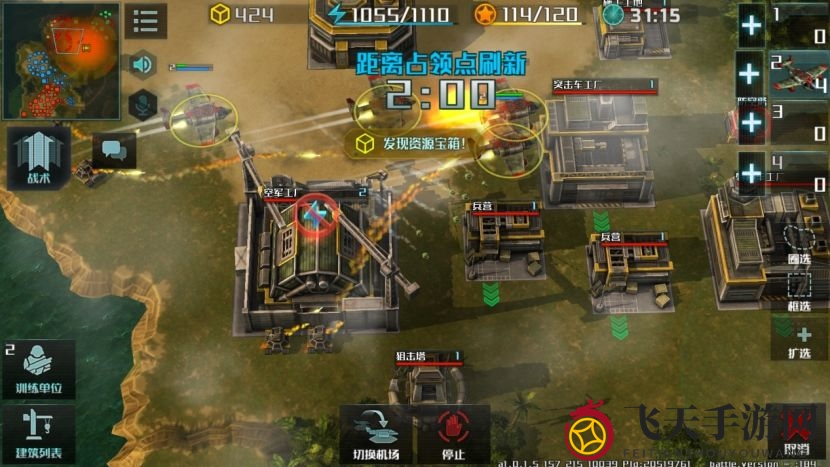This screenshot has width=830, height=467.
Task: Open the battlefield minimap
Action: pyautogui.click(x=60, y=60)
